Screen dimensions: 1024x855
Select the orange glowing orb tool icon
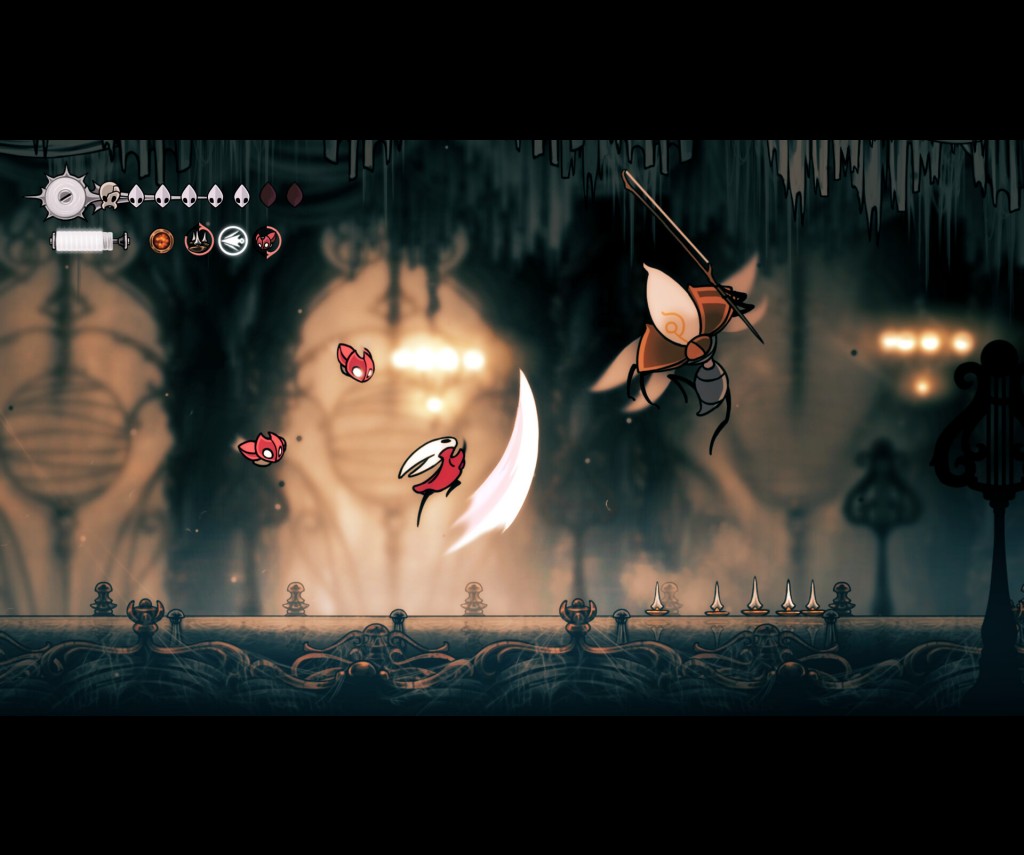tap(161, 241)
